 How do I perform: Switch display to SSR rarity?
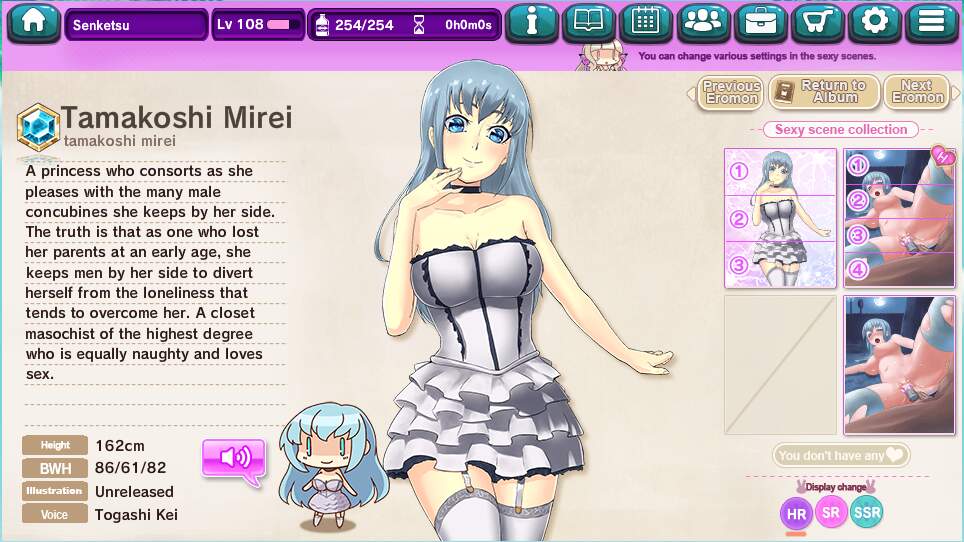pyautogui.click(x=867, y=513)
